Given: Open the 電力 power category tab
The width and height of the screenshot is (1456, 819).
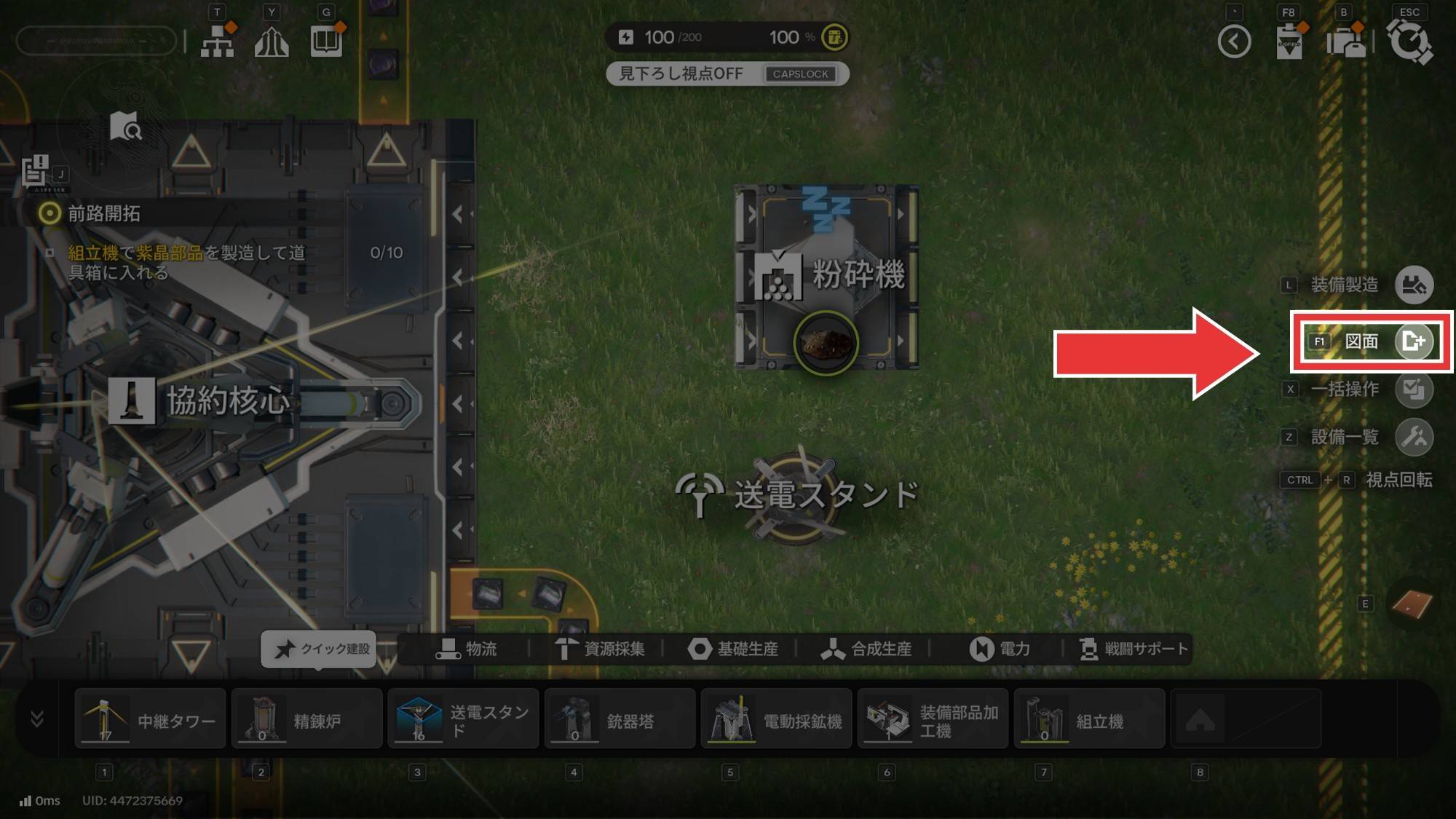Looking at the screenshot, I should [x=1000, y=649].
